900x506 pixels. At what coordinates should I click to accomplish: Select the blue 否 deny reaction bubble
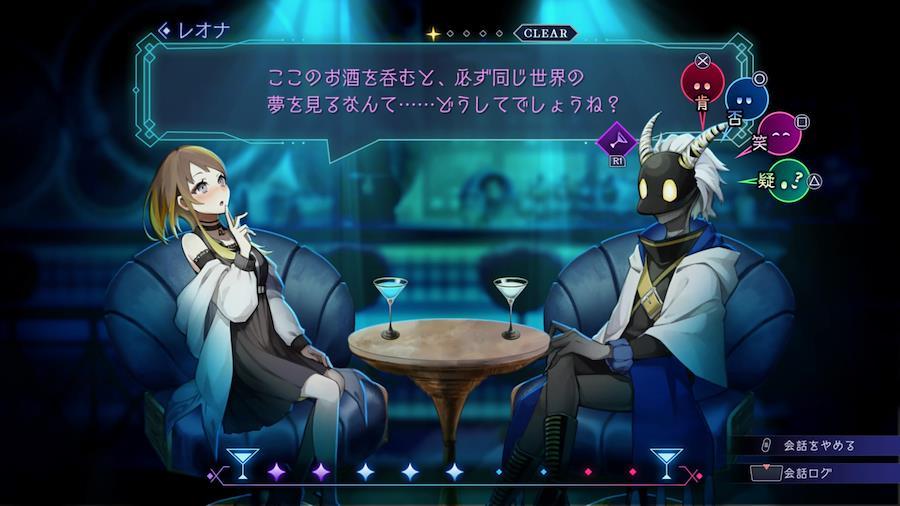(745, 100)
